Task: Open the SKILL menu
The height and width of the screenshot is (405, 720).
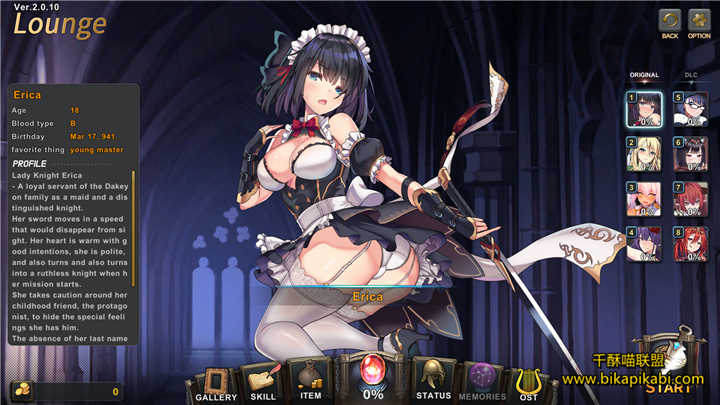Action: point(263,381)
